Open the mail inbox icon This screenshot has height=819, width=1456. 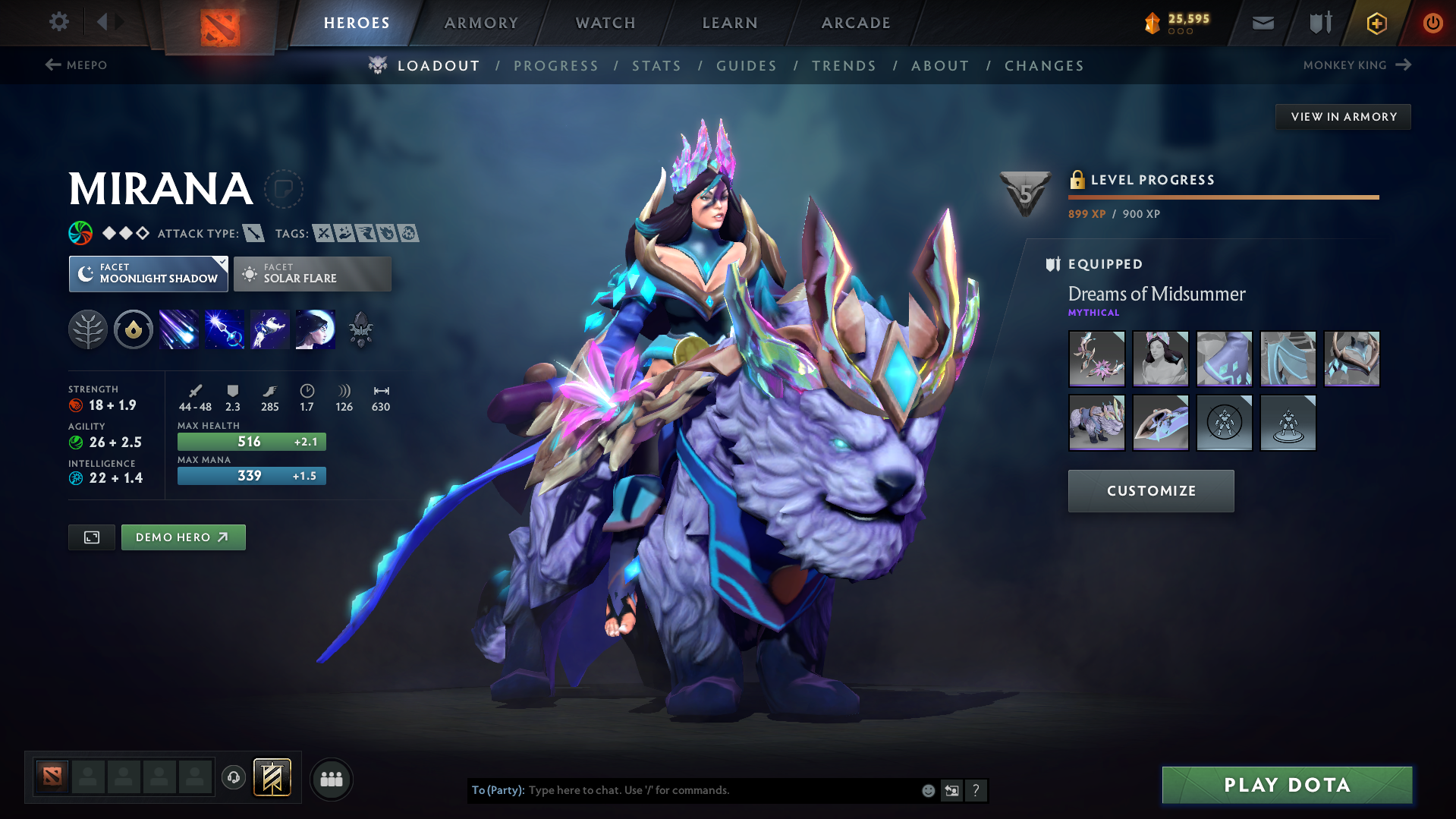[x=1262, y=23]
